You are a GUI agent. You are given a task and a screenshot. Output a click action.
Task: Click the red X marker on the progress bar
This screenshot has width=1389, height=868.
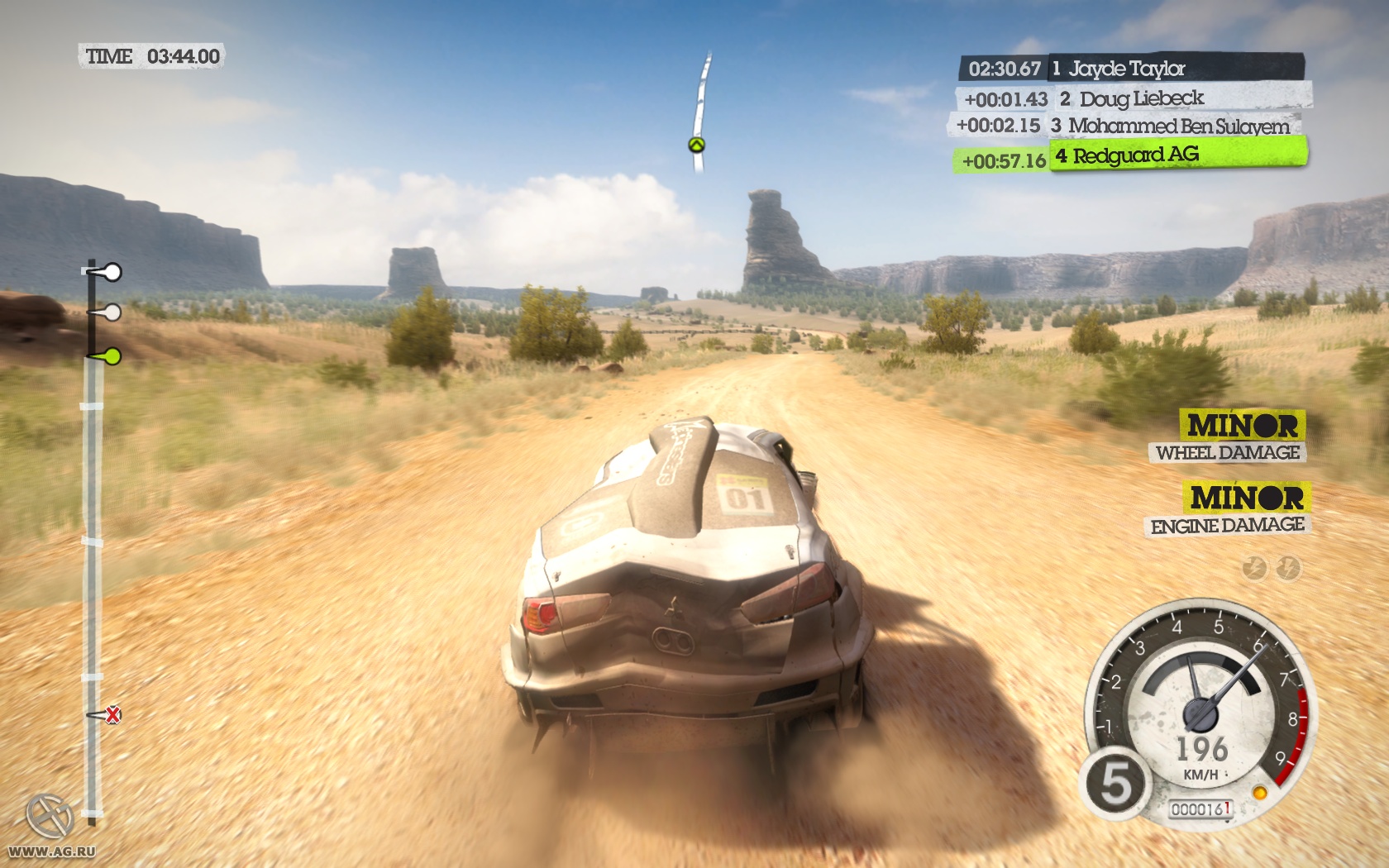(112, 714)
